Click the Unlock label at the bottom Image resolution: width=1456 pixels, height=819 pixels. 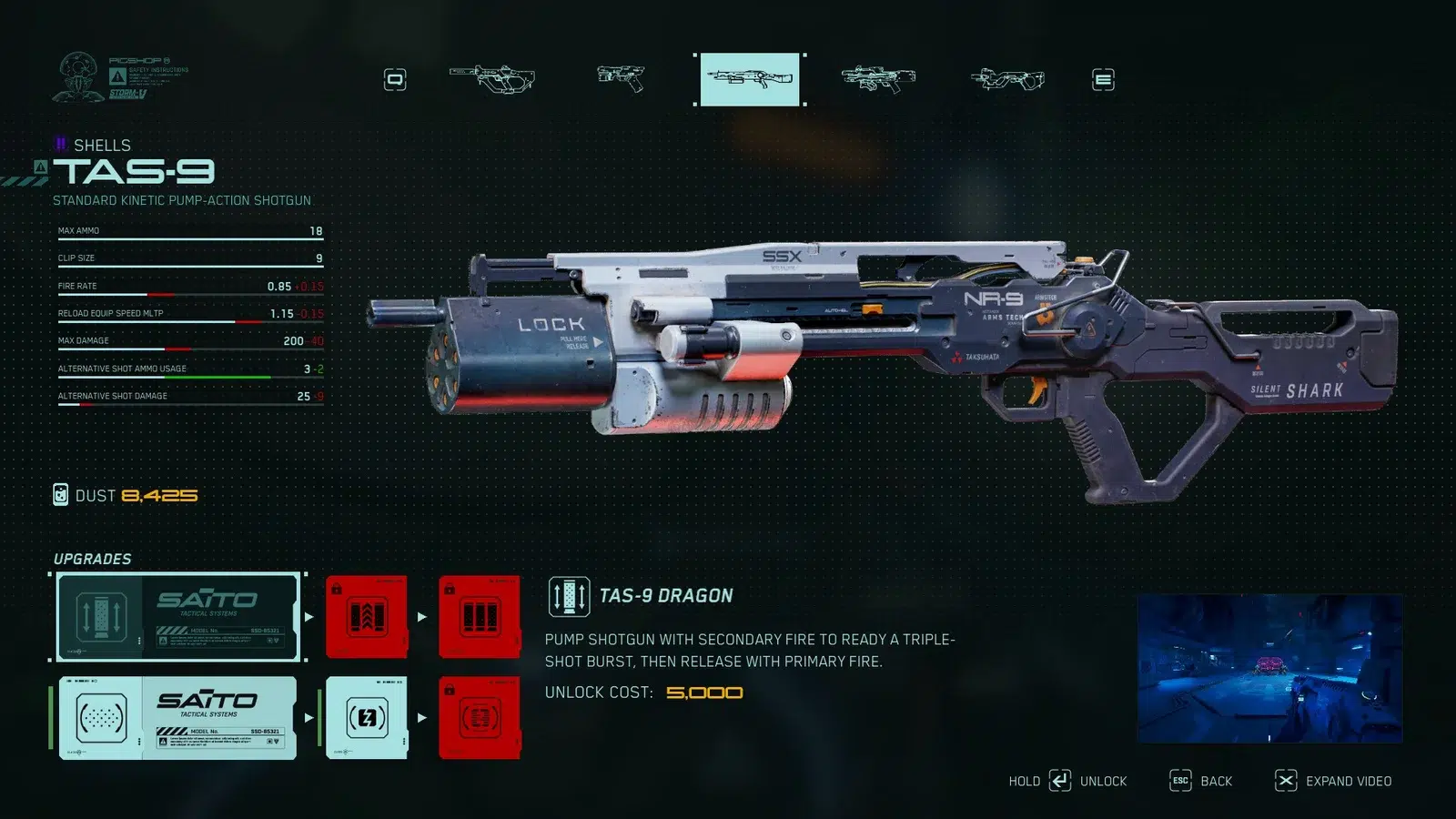[1103, 782]
